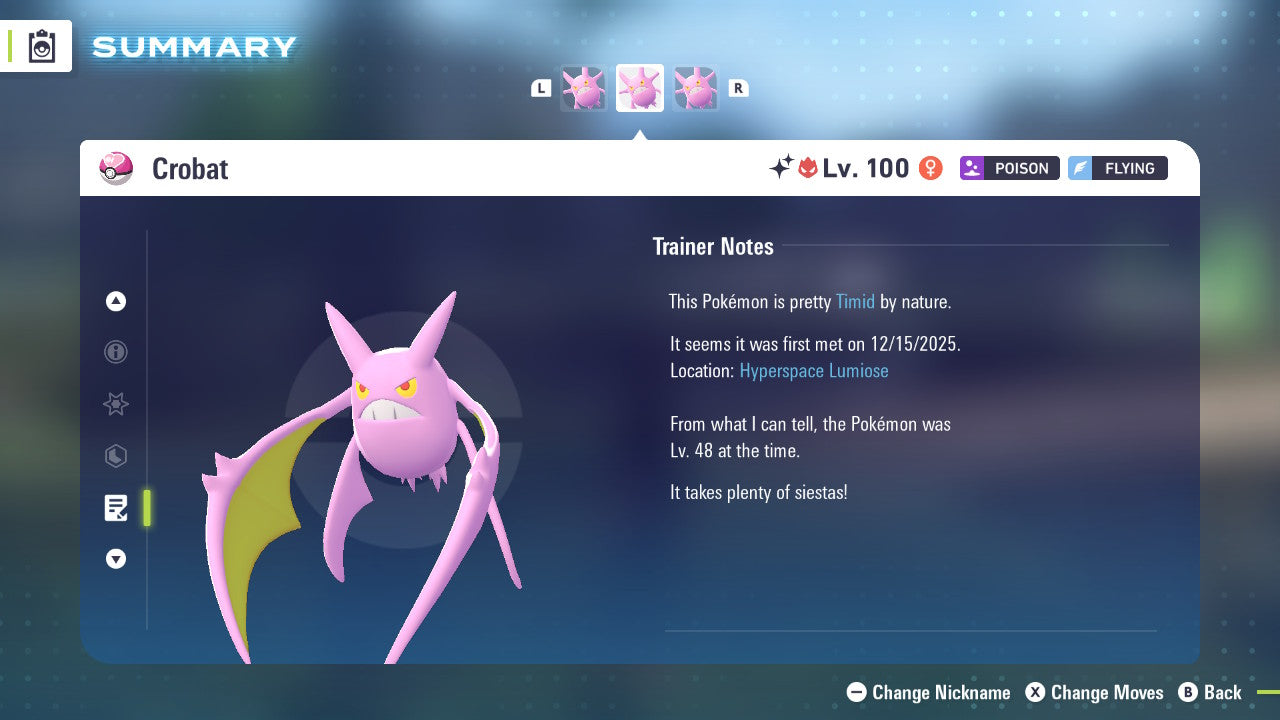Select the highlighted Crobat thumbnail at the top
The width and height of the screenshot is (1280, 720).
(x=639, y=87)
